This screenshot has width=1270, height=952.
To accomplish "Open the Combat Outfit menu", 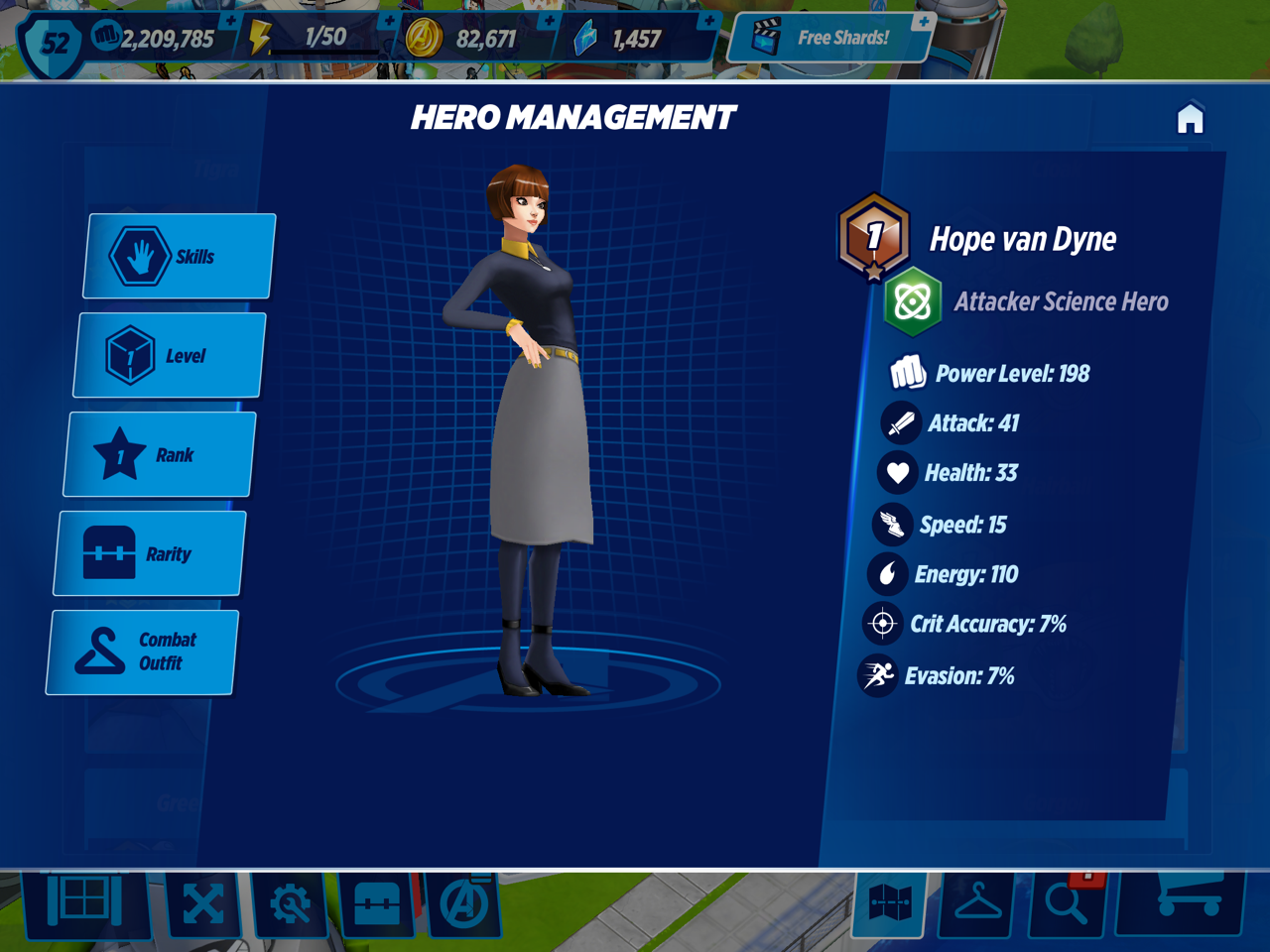I will click(142, 652).
